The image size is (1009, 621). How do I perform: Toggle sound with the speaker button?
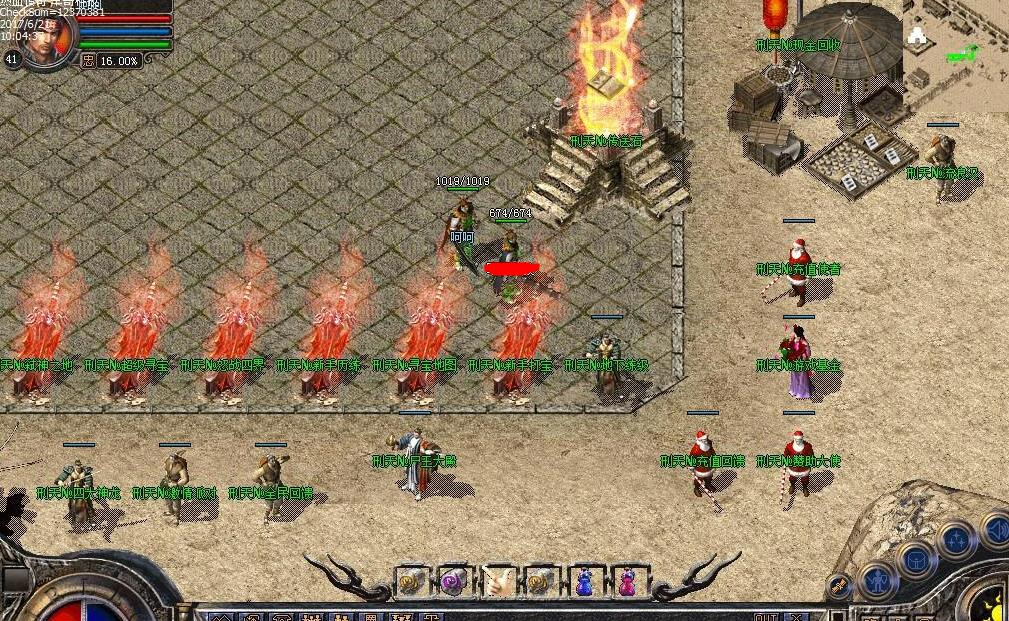click(x=996, y=529)
